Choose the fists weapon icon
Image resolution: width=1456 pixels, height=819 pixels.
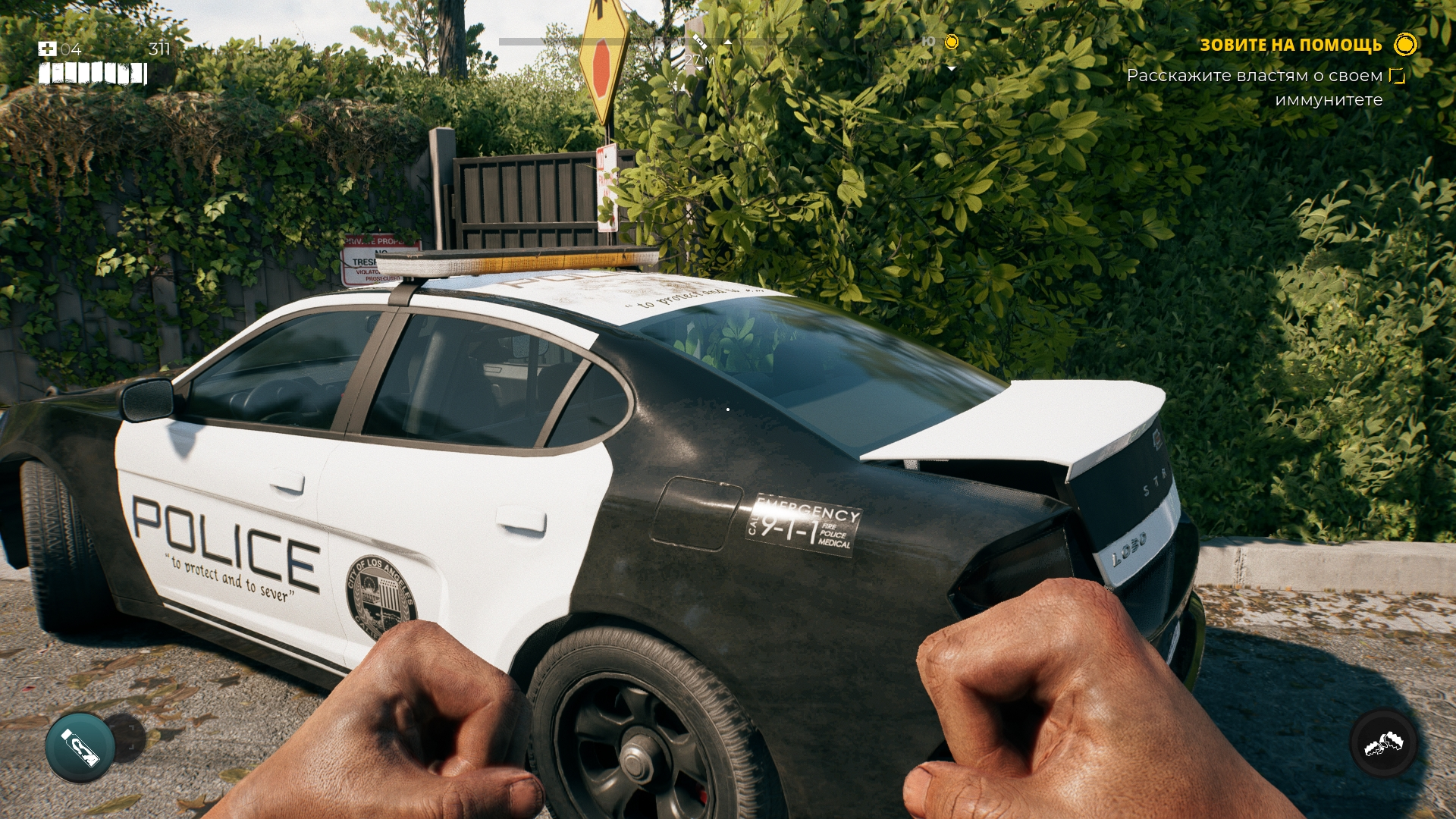coord(1383,744)
